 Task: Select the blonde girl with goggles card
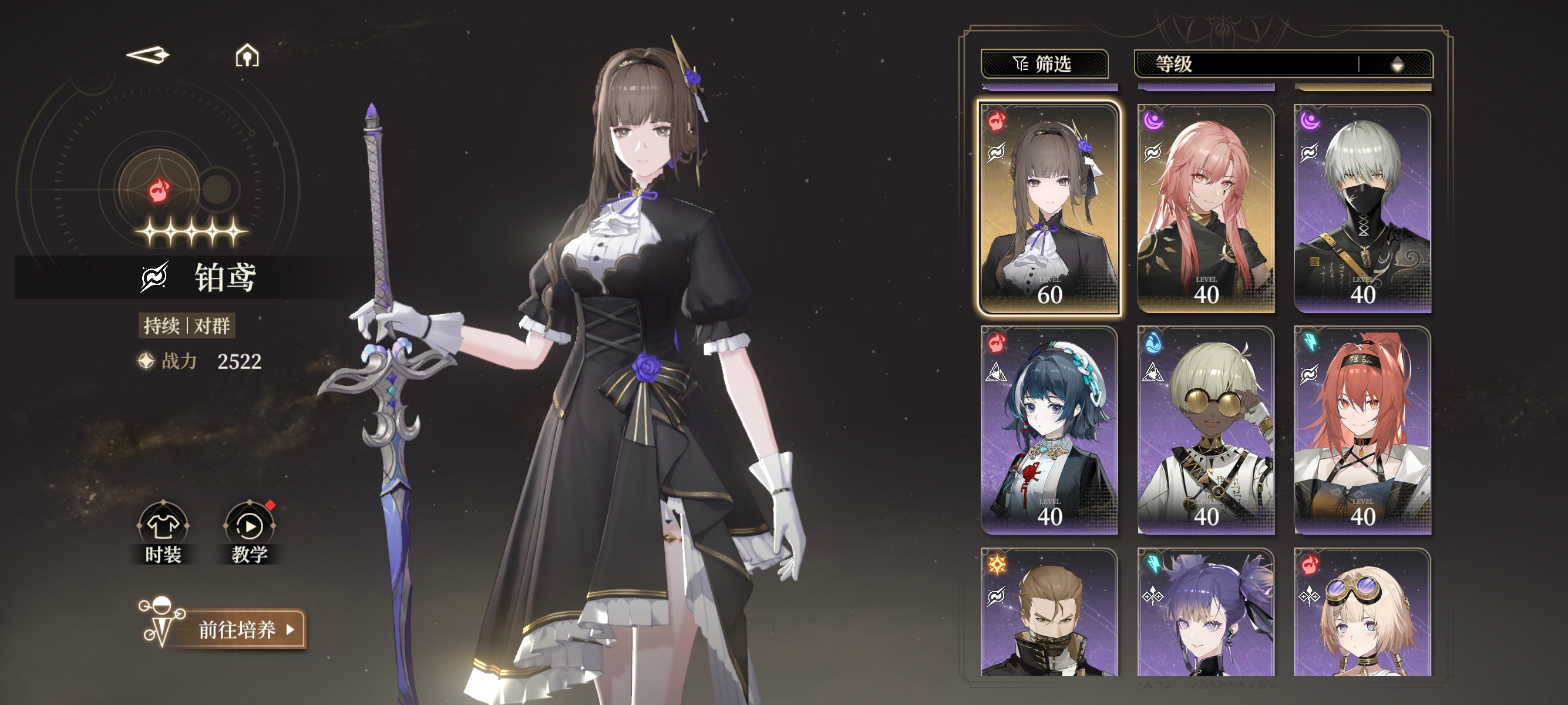1362,612
